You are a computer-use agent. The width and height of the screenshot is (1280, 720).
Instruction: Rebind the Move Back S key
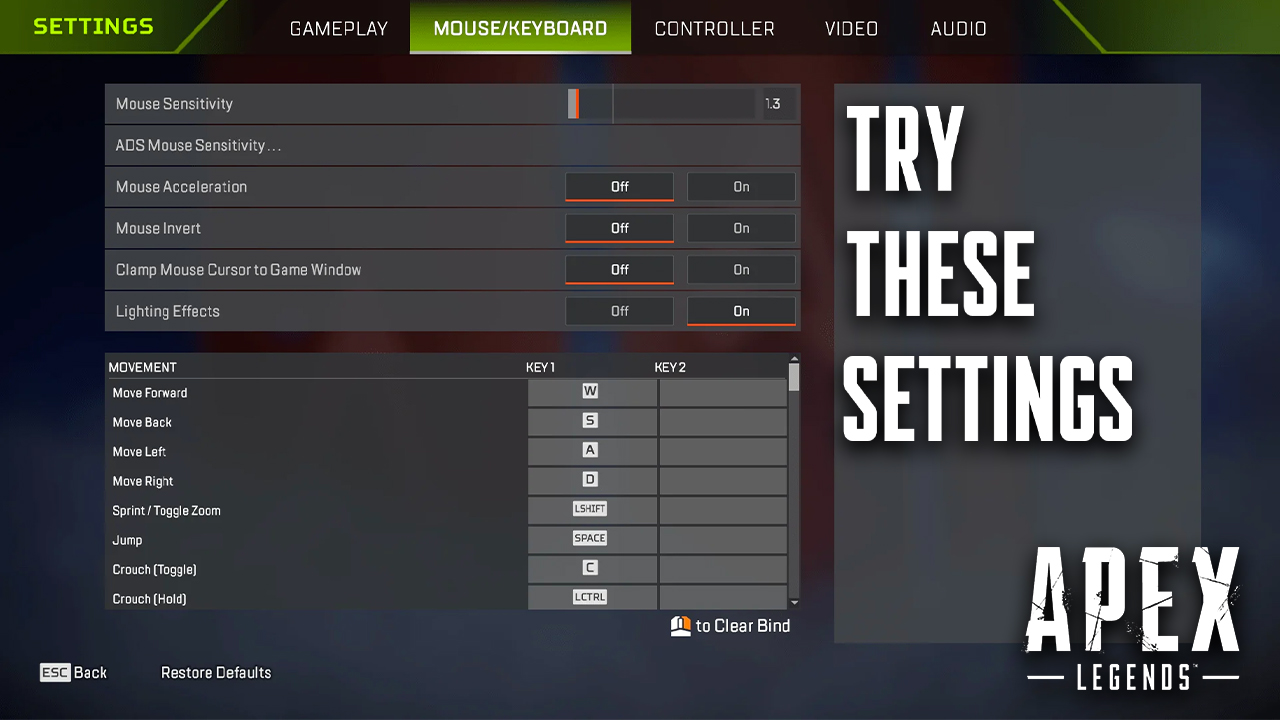point(591,421)
